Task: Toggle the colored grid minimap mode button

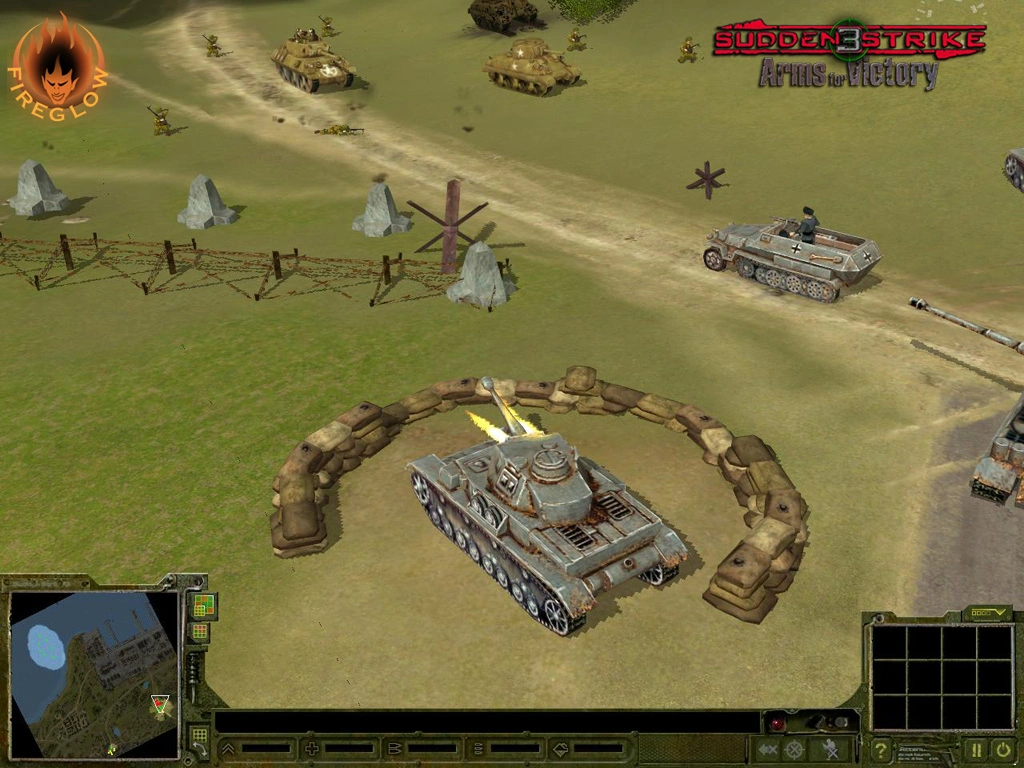Action: pos(203,605)
